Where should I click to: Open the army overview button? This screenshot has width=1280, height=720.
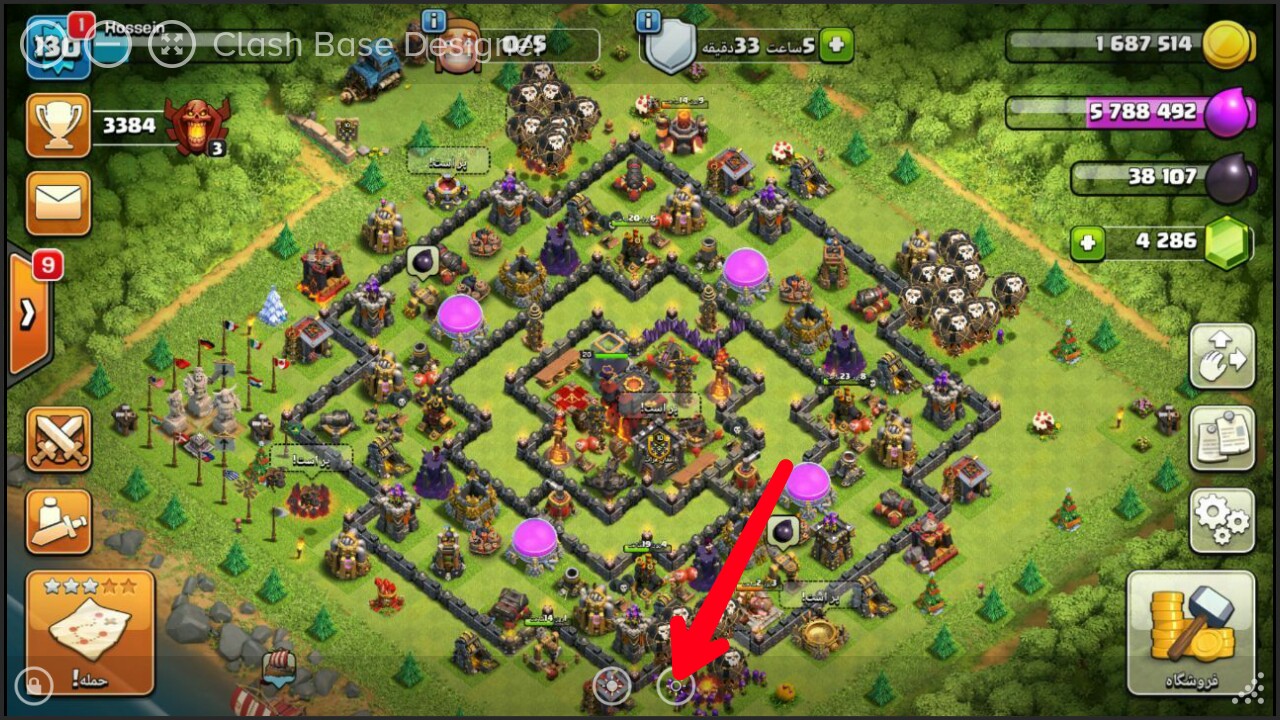point(58,521)
